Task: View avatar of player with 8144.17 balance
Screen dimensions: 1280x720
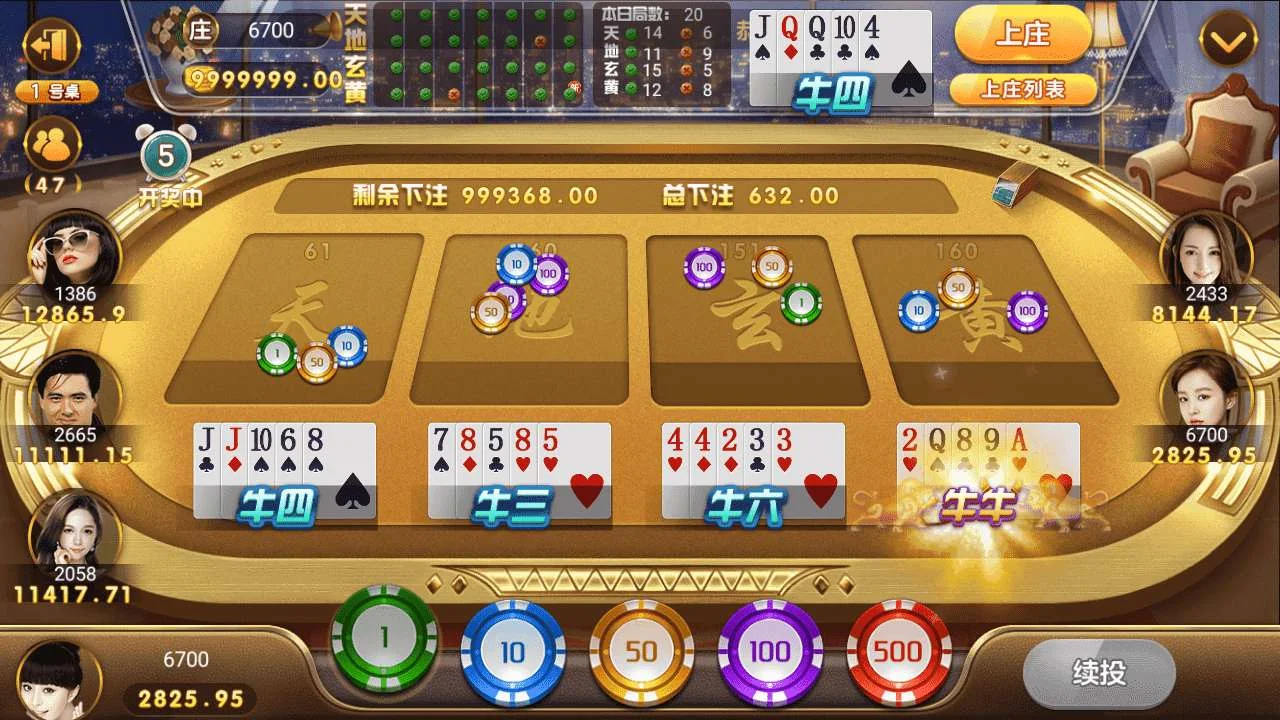Action: (x=1207, y=253)
